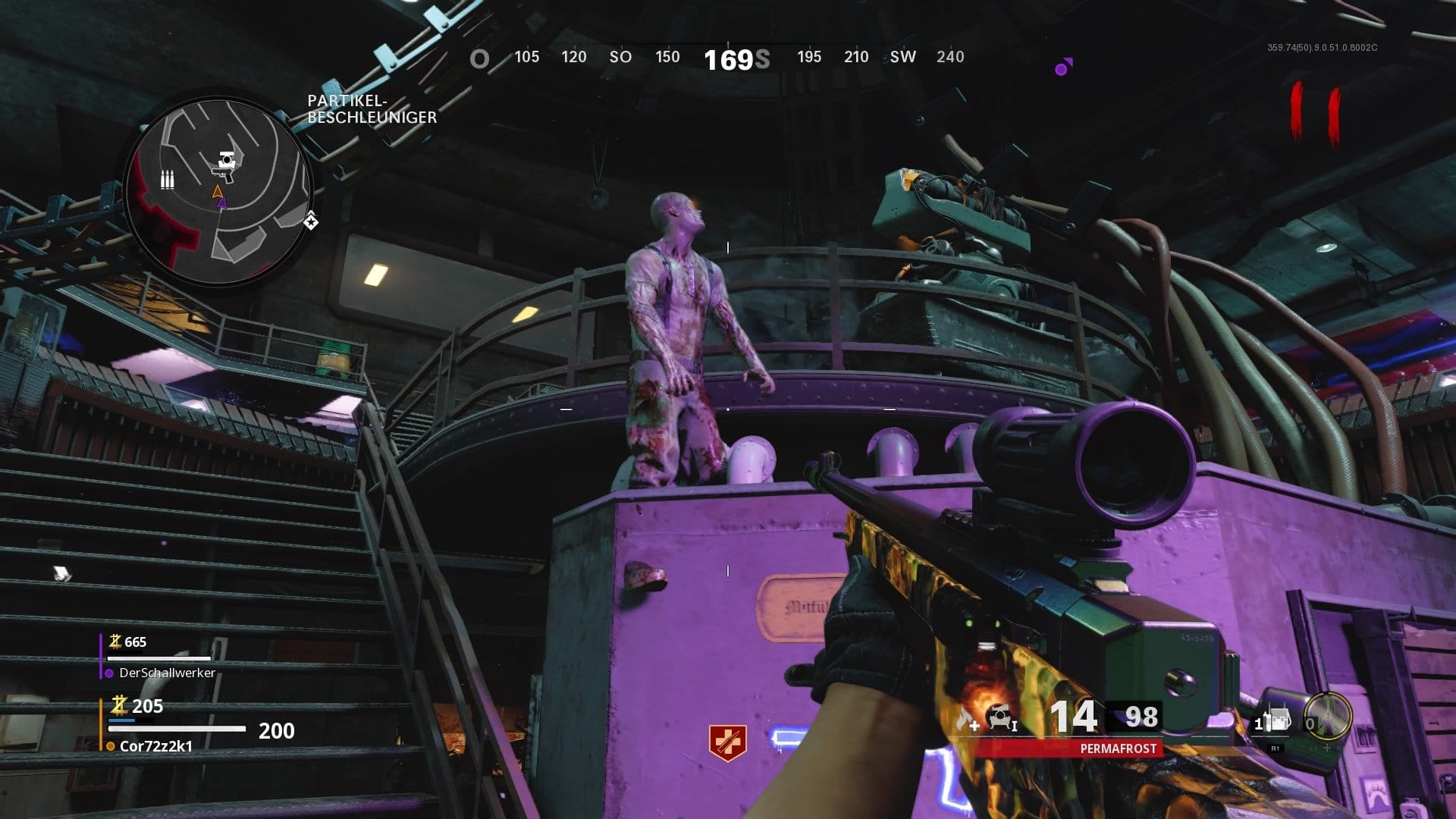Screen dimensions: 1456x819
Task: Select player Cor72z2k1 in the squad list
Action: point(155,745)
